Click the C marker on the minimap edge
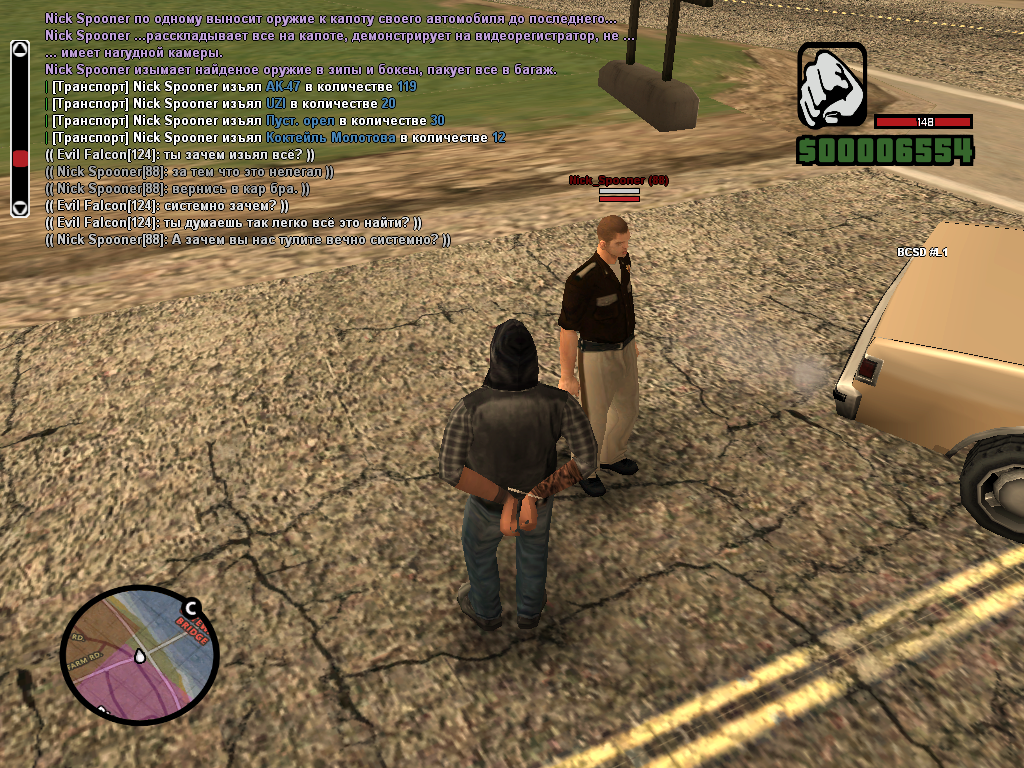 [x=190, y=607]
